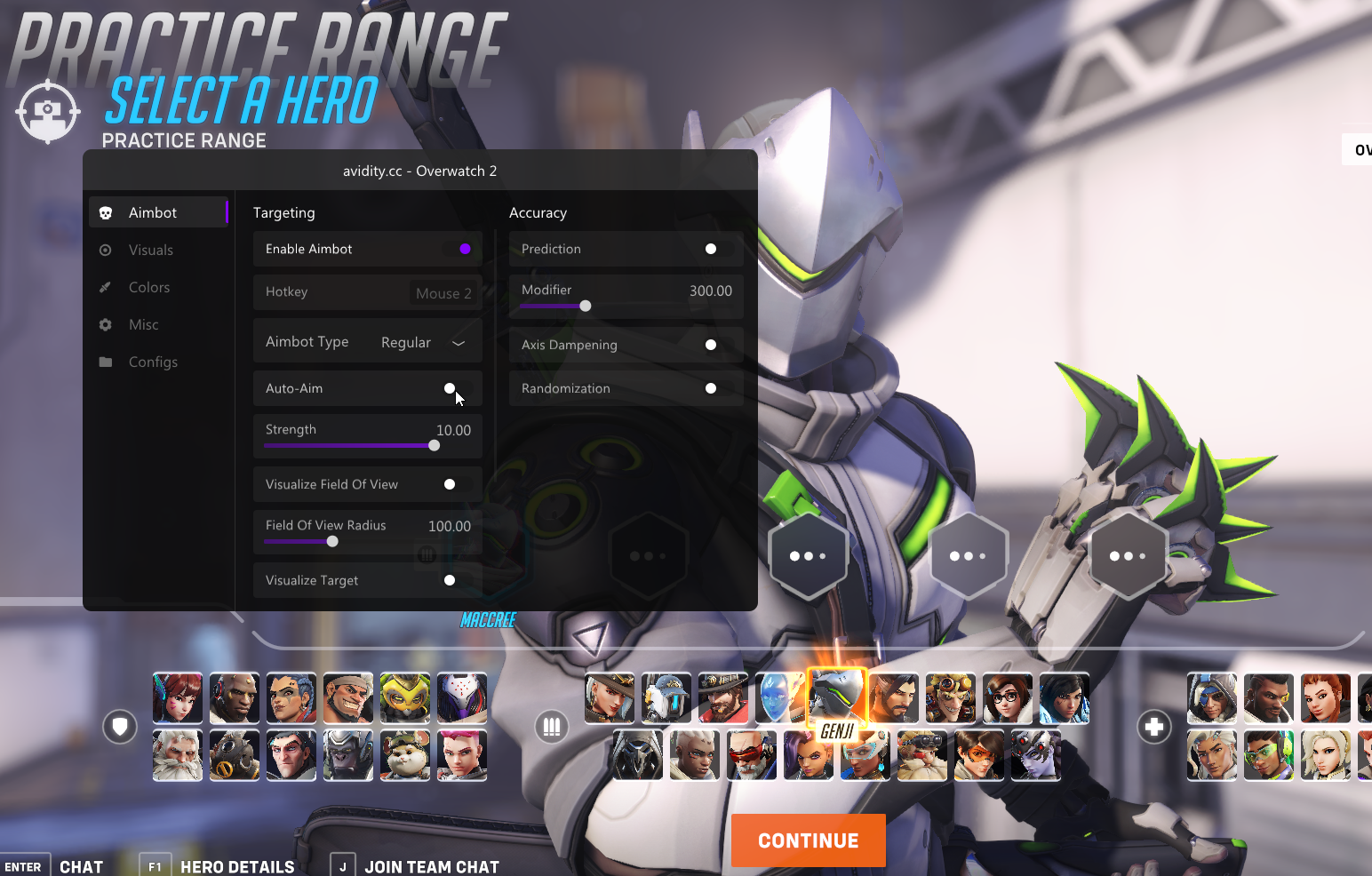This screenshot has width=1372, height=876.
Task: Pick Mercy from the support heroes
Action: coord(1326,755)
